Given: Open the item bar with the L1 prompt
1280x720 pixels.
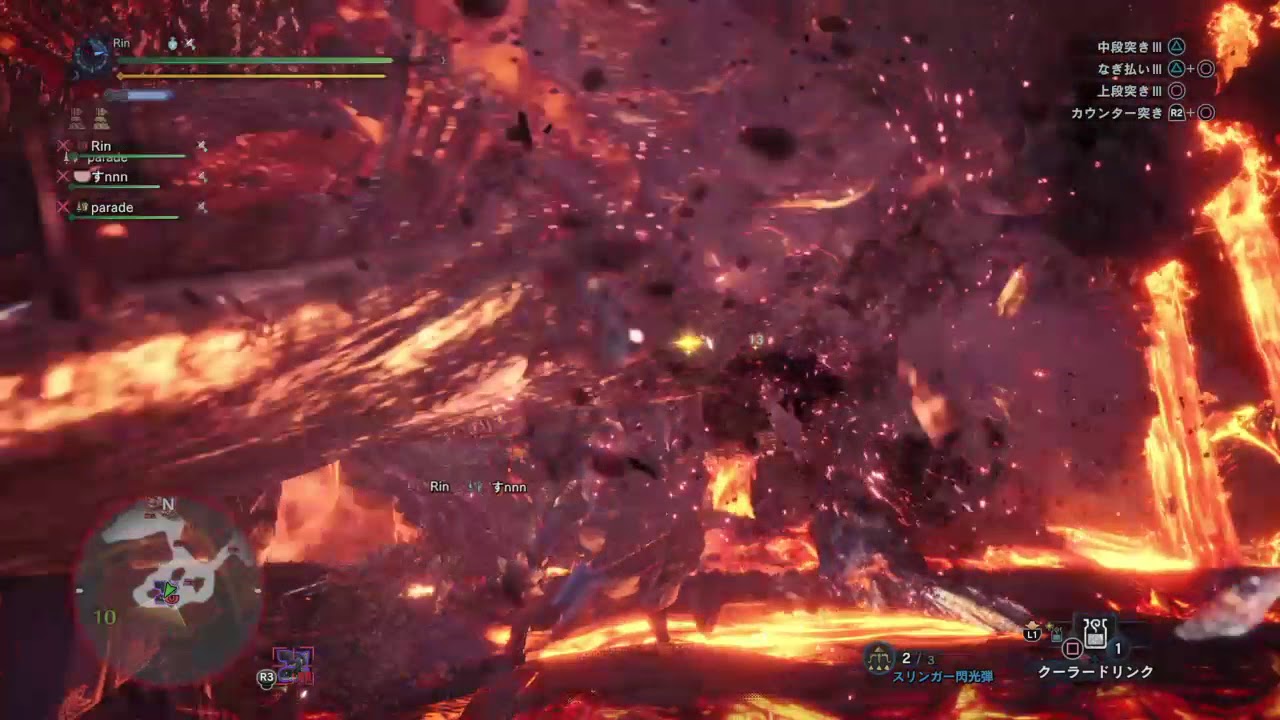Looking at the screenshot, I should pos(1031,635).
